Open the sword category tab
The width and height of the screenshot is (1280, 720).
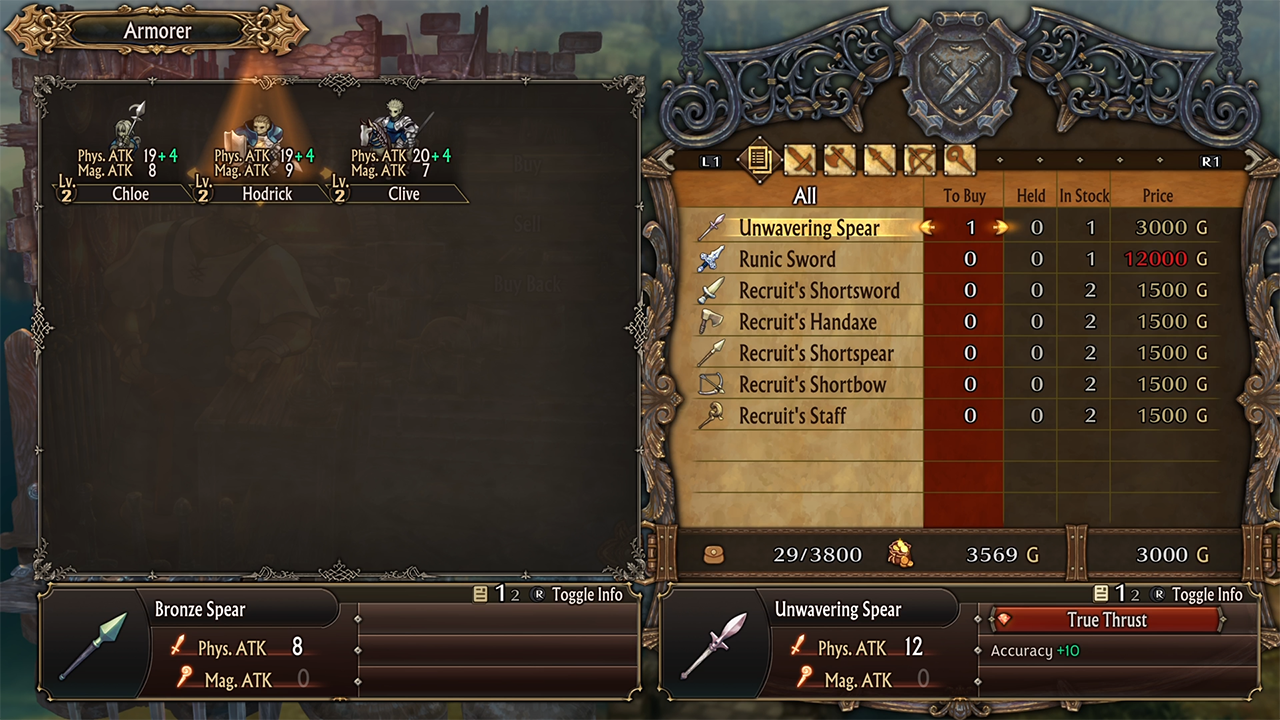click(x=799, y=160)
